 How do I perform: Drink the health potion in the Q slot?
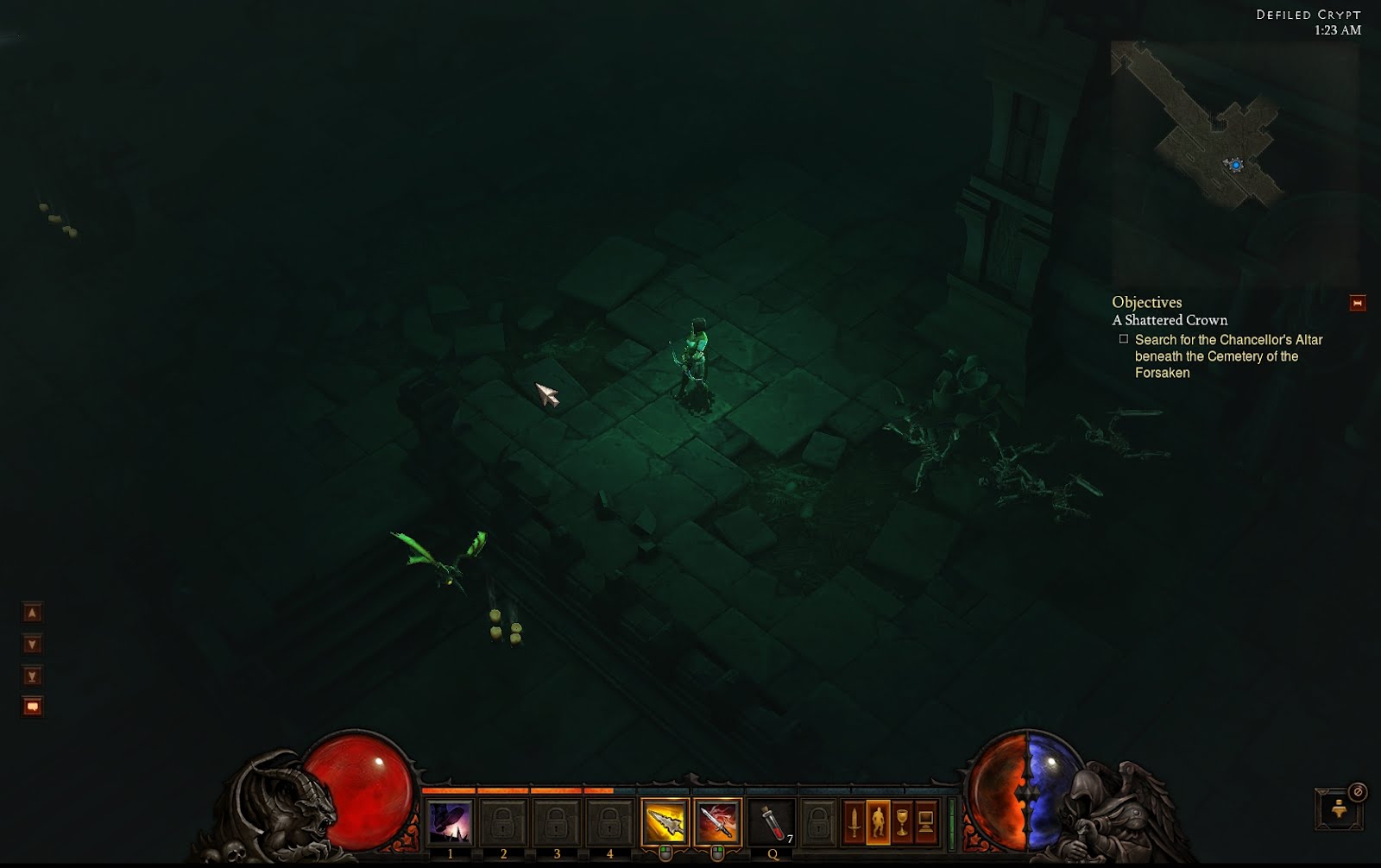point(770,821)
